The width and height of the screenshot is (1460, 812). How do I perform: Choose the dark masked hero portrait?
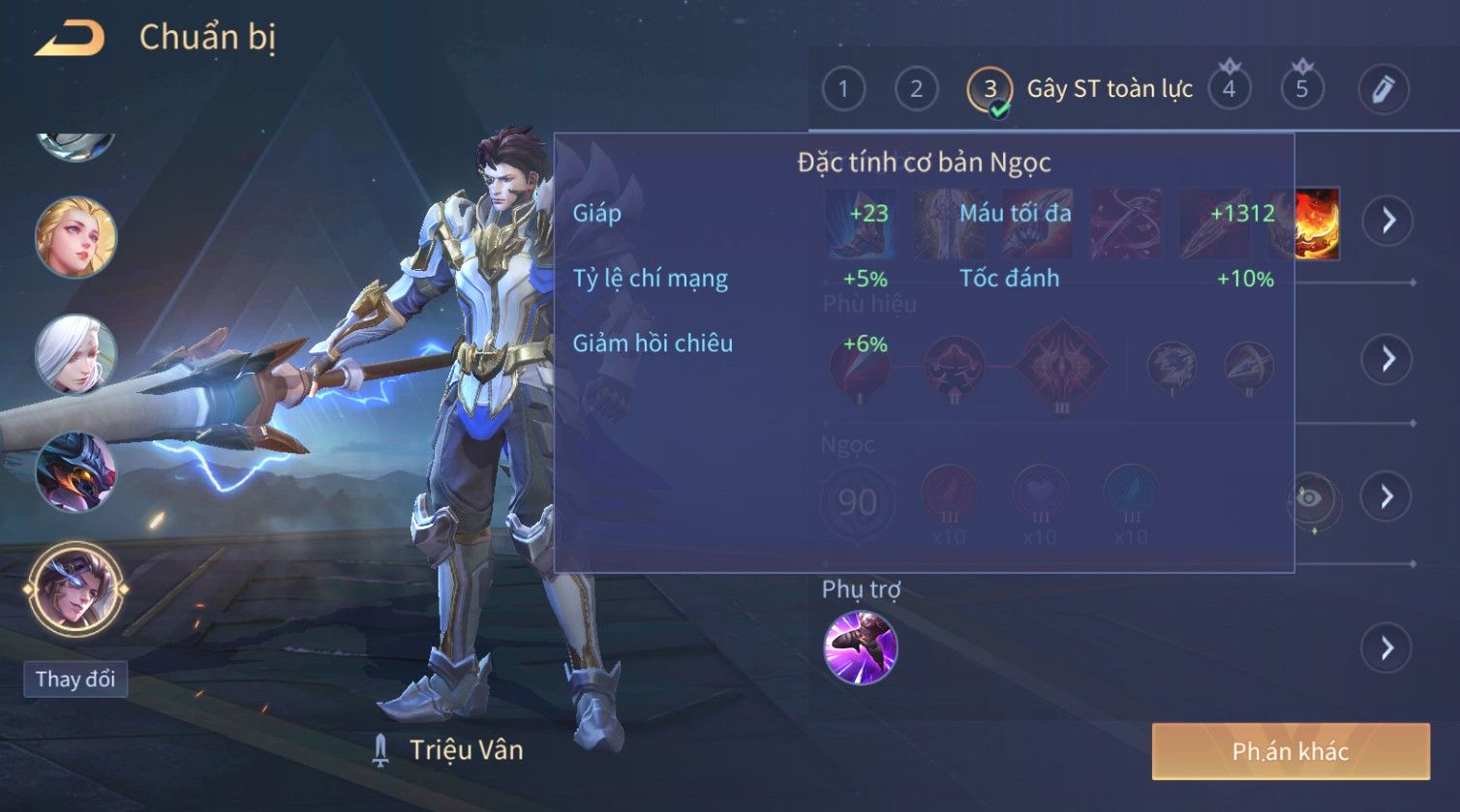pos(76,472)
